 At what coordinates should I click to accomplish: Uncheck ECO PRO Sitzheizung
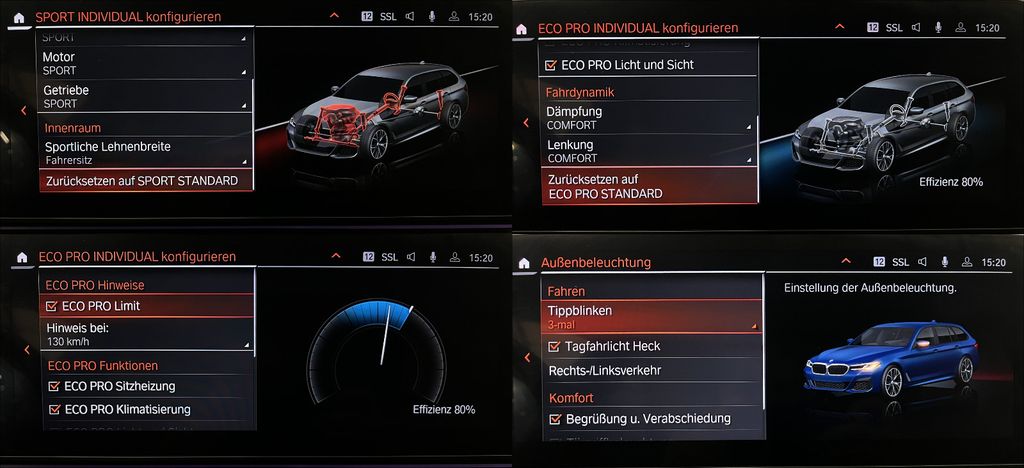point(54,386)
